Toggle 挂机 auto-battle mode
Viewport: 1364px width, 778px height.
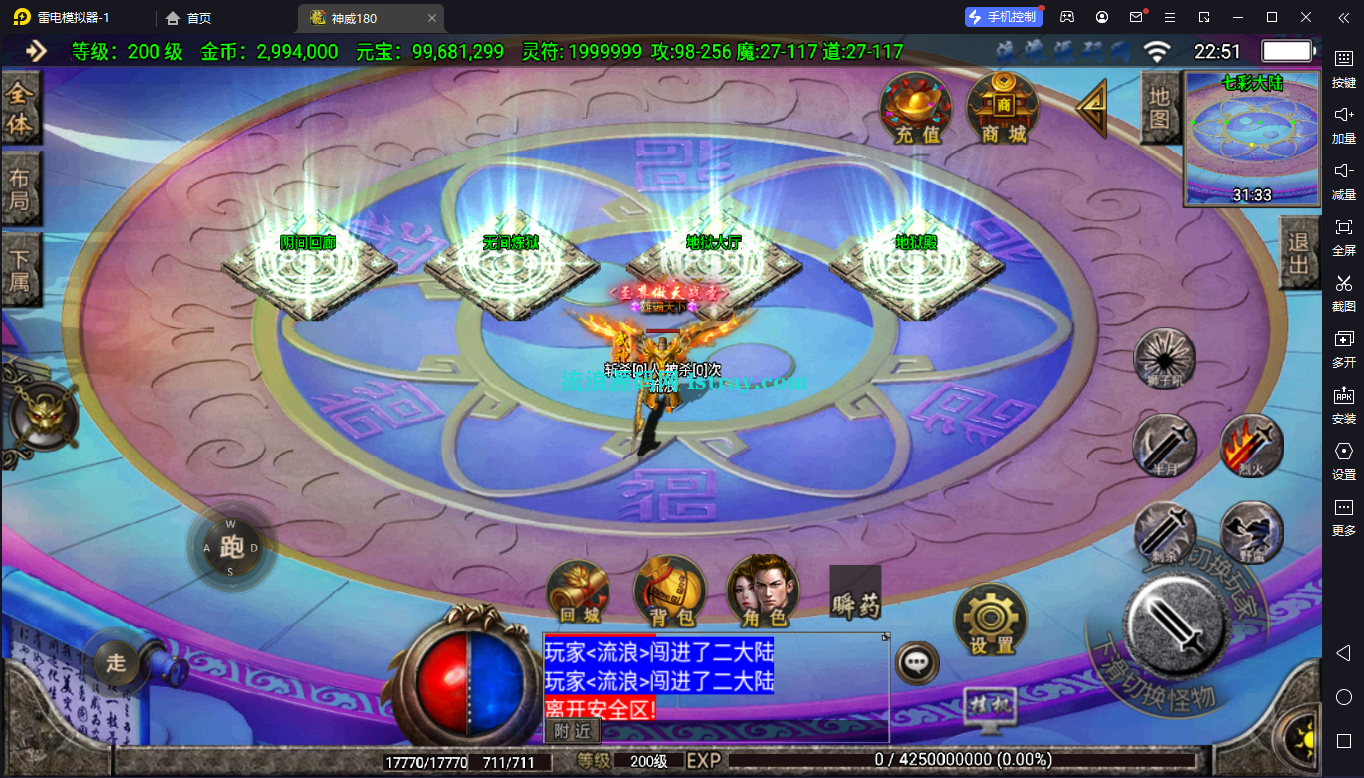coord(990,704)
